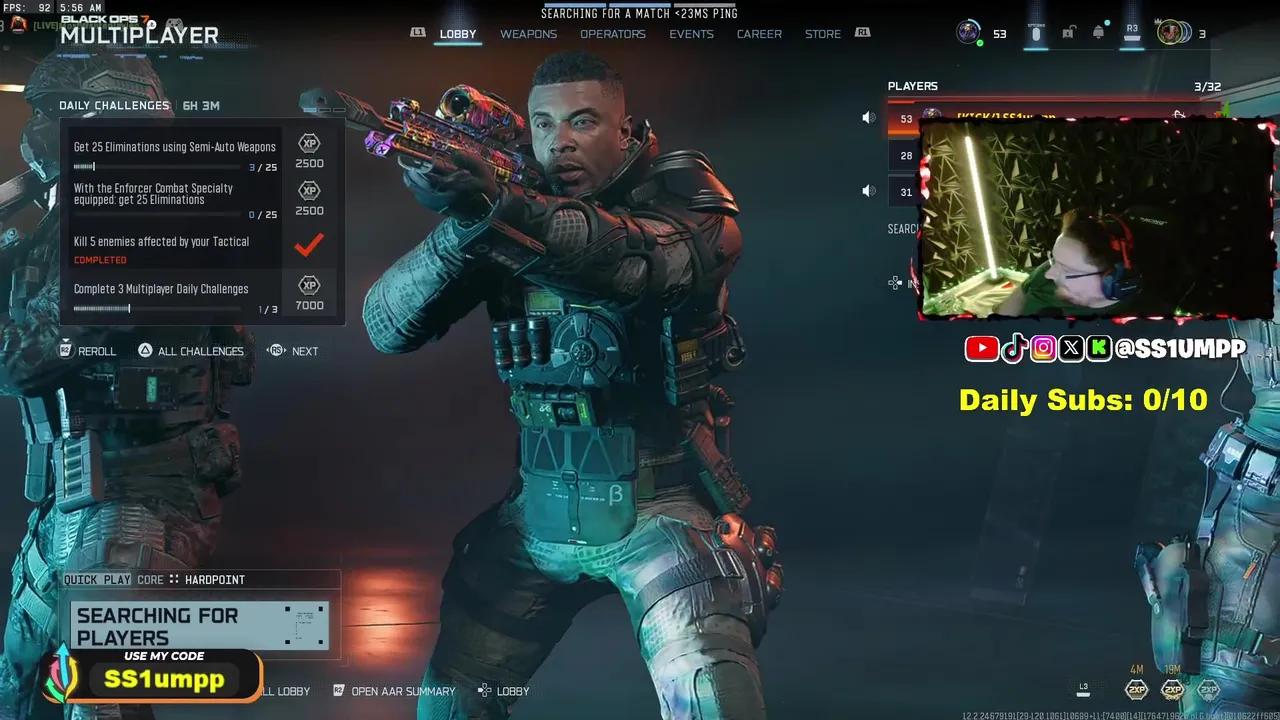Open the notifications bell
Viewport: 1280px width, 720px height.
(x=1099, y=33)
